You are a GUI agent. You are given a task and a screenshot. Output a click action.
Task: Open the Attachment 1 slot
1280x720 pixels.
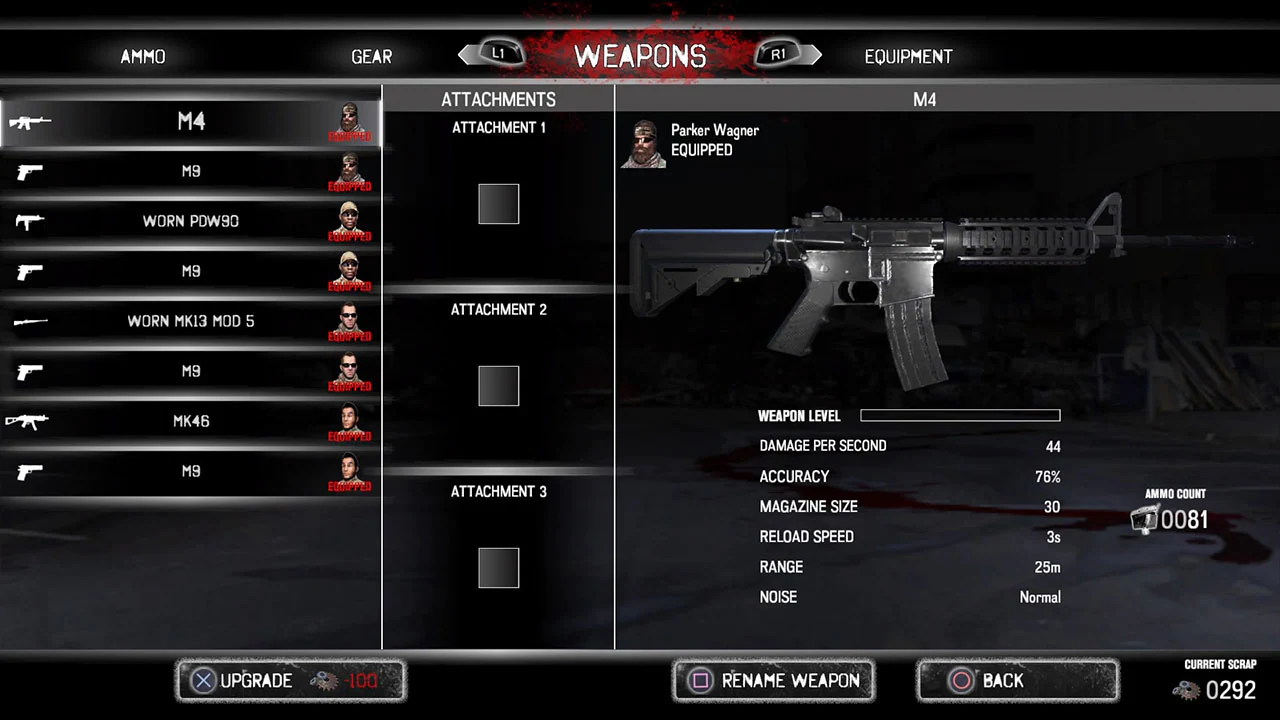tap(498, 203)
